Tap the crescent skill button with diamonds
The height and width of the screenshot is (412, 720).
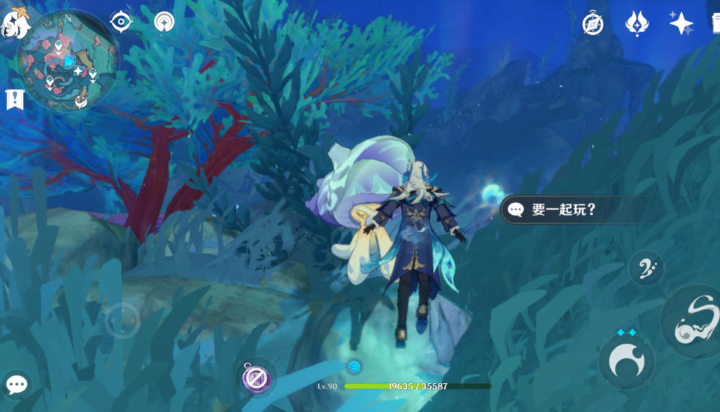pyautogui.click(x=627, y=360)
